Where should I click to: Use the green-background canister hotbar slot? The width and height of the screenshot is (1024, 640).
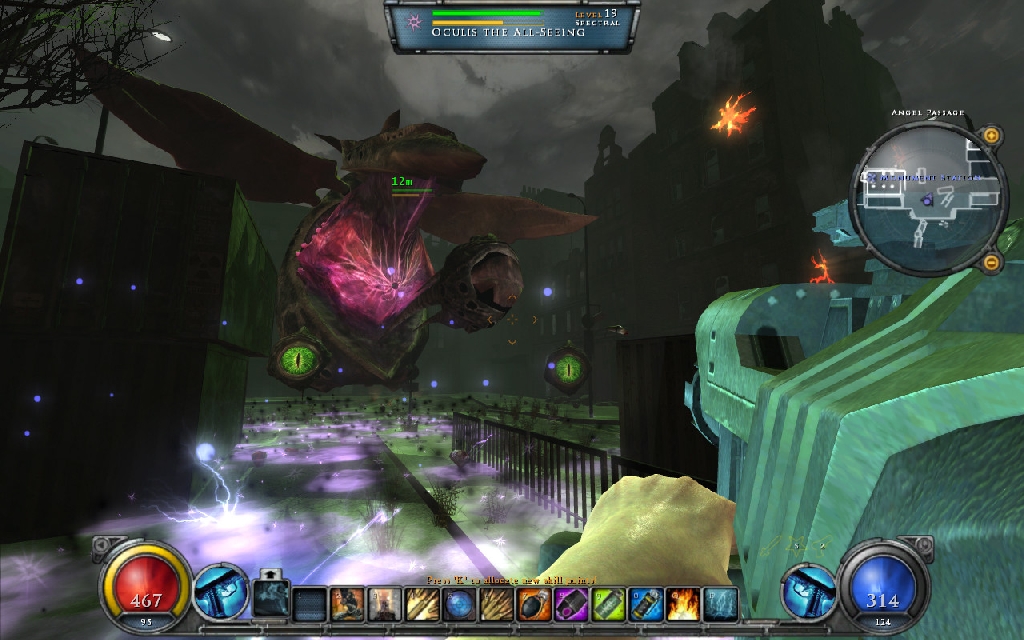608,604
